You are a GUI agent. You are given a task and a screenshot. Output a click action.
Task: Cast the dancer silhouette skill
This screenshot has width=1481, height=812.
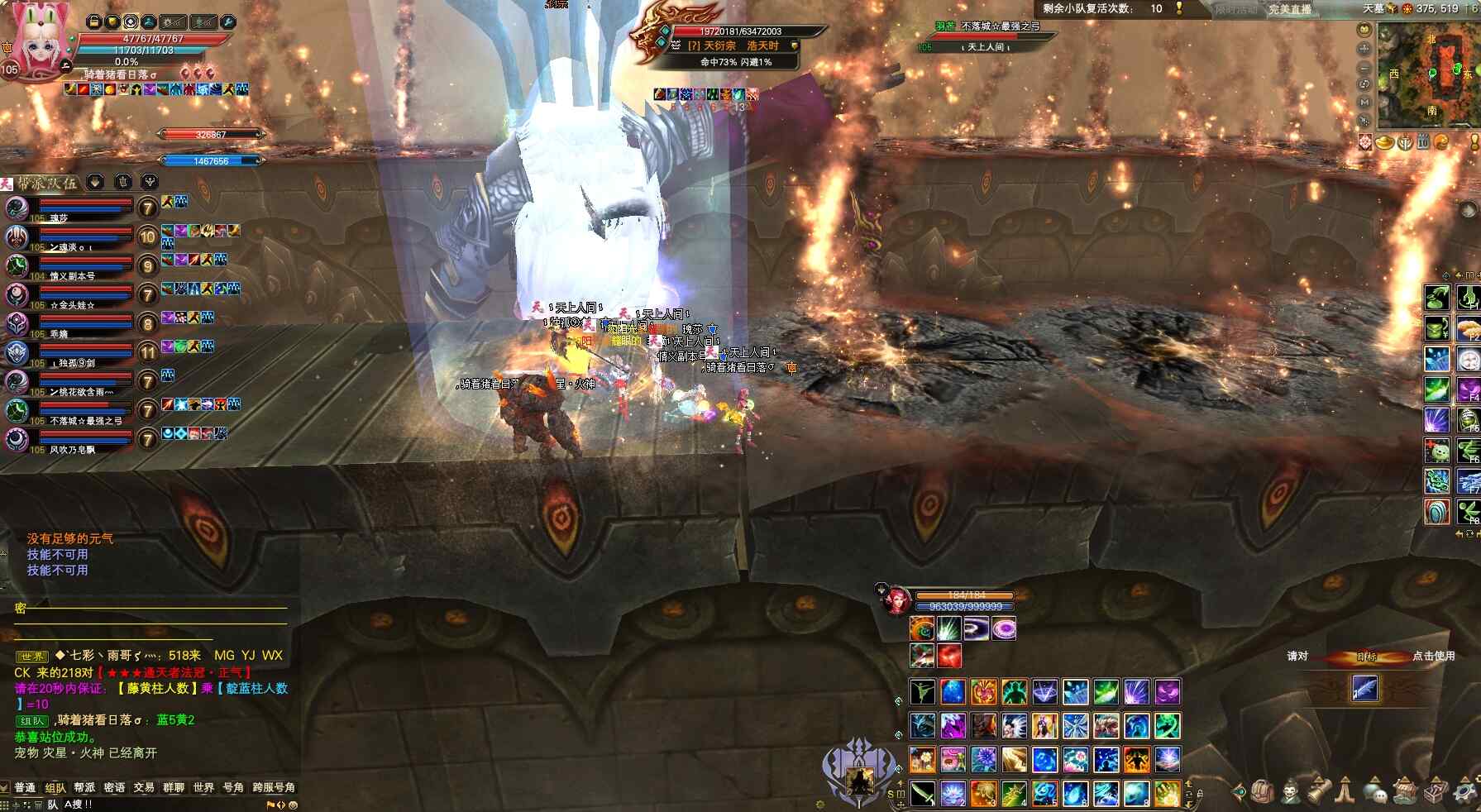click(922, 692)
